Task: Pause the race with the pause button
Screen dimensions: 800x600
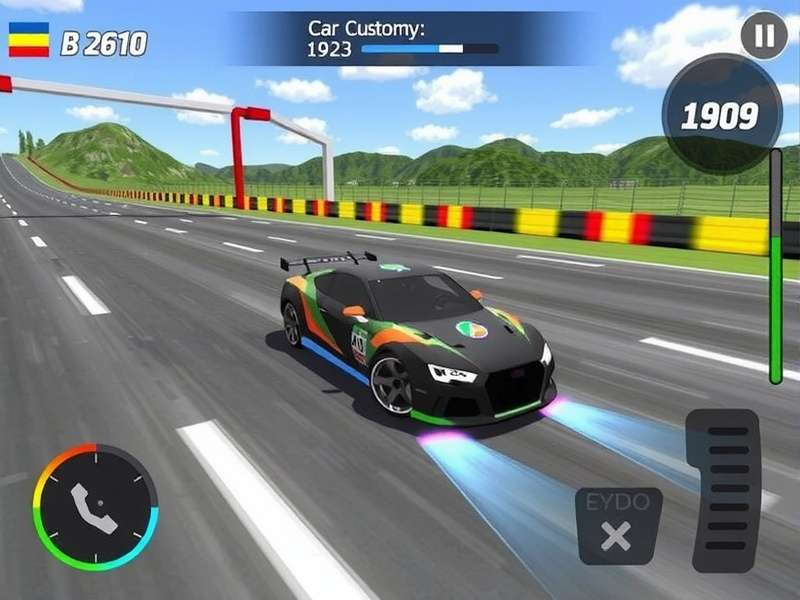Action: [x=764, y=37]
